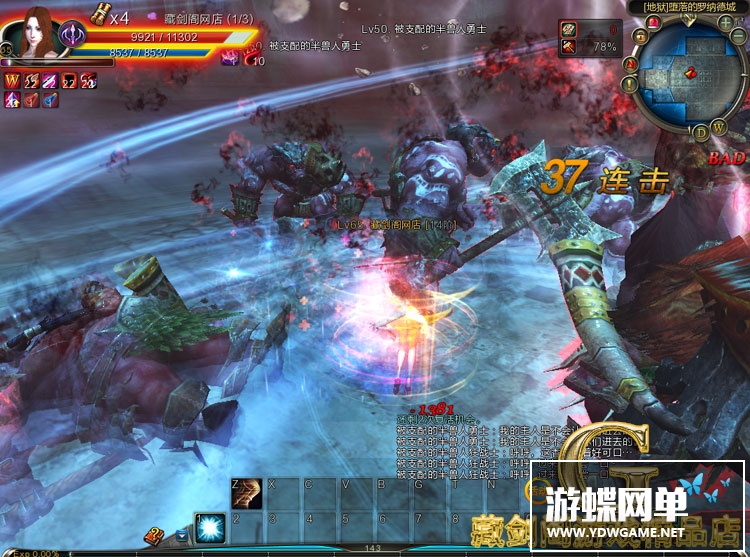The image size is (750, 557).
Task: Click the purple debuff icon under the HP bar
Action: pyautogui.click(x=229, y=59)
